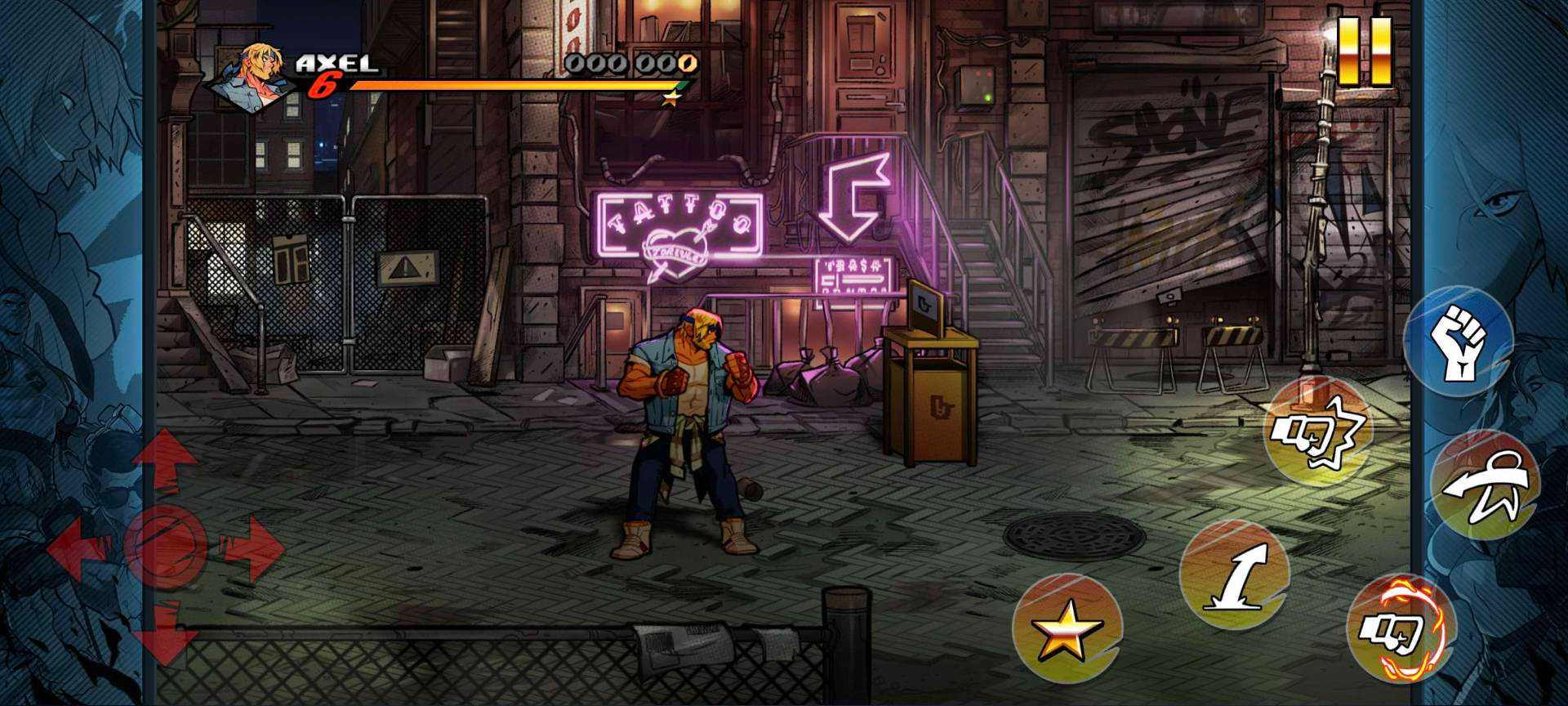Tap the raised fist button
Image resolution: width=1568 pixels, height=706 pixels.
[1459, 341]
